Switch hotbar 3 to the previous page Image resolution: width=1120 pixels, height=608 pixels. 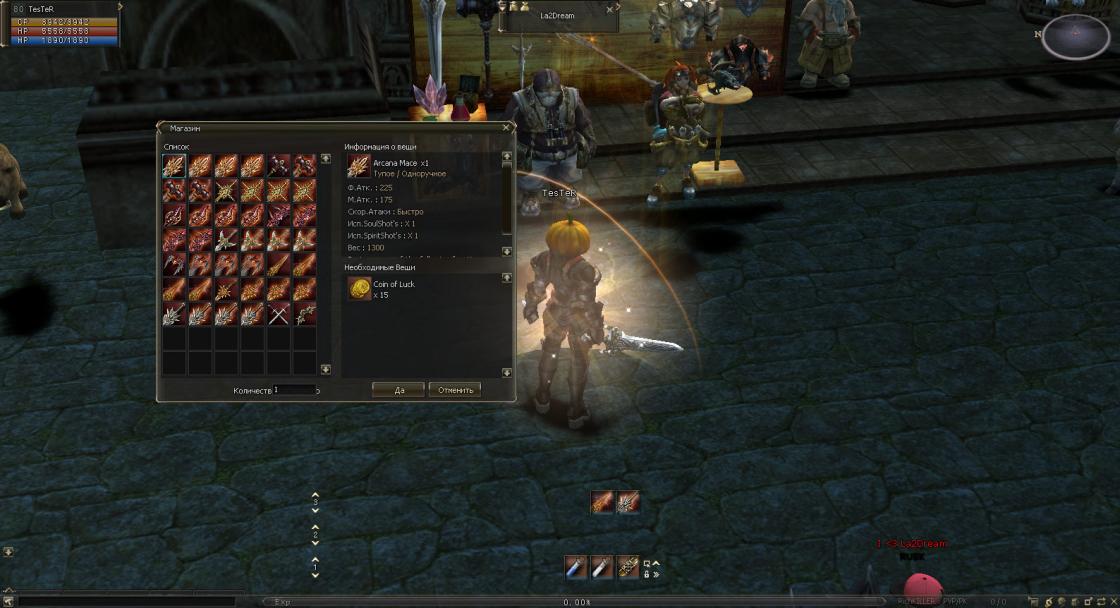point(316,495)
